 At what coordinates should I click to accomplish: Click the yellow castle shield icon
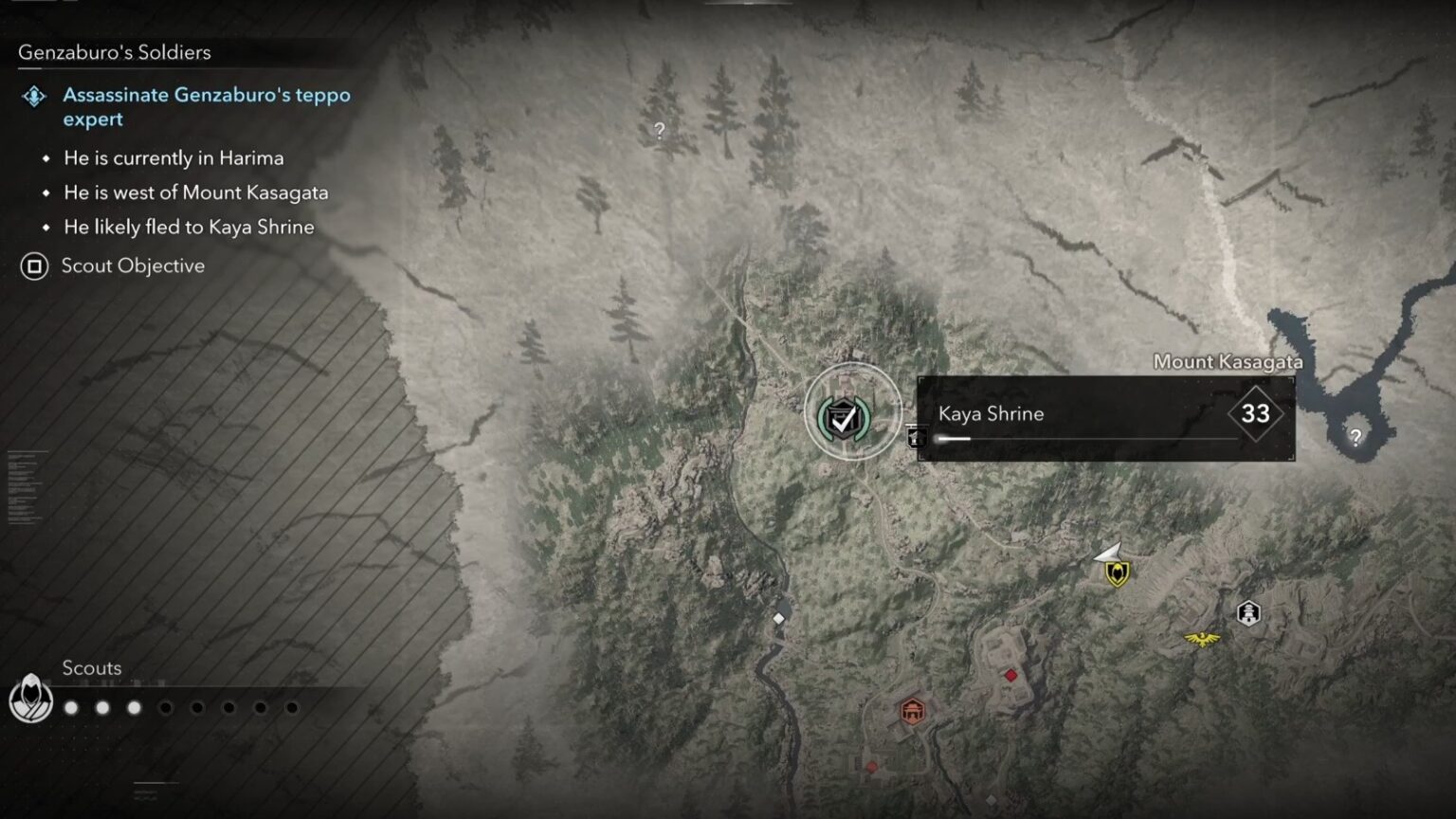tap(1117, 573)
